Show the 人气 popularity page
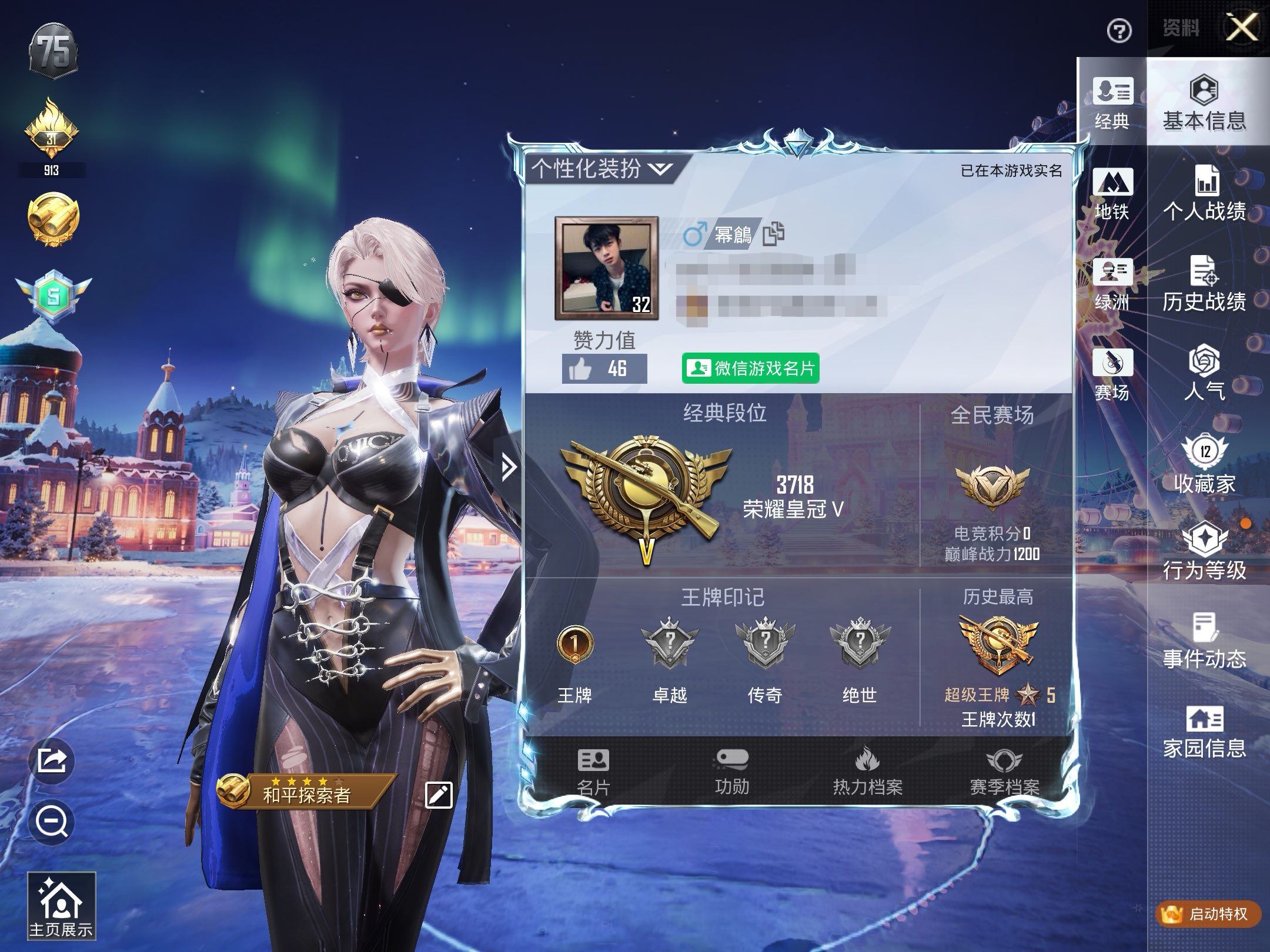 (1205, 374)
